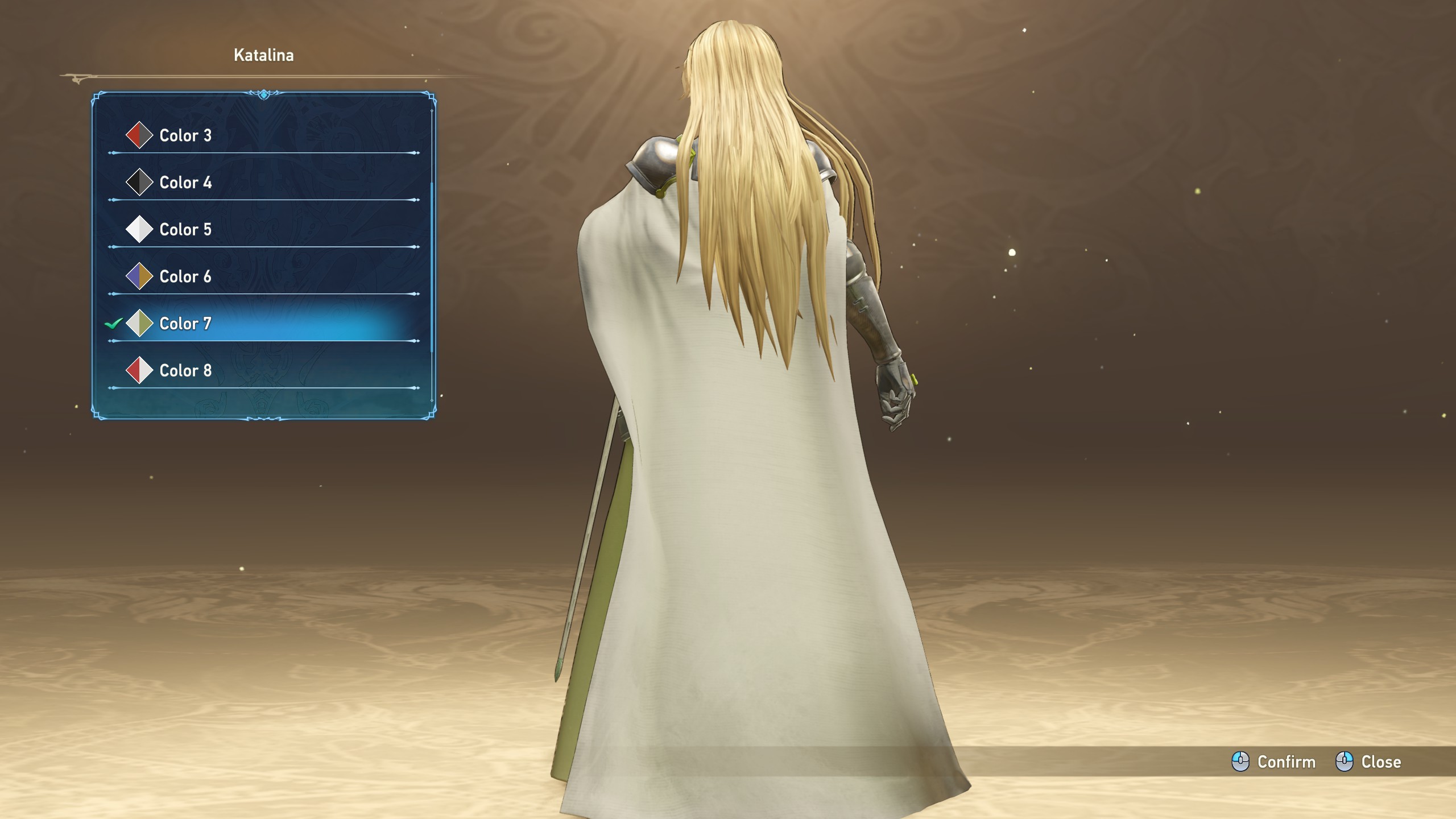
Task: Switch to the Color 8 option
Action: pyautogui.click(x=185, y=371)
